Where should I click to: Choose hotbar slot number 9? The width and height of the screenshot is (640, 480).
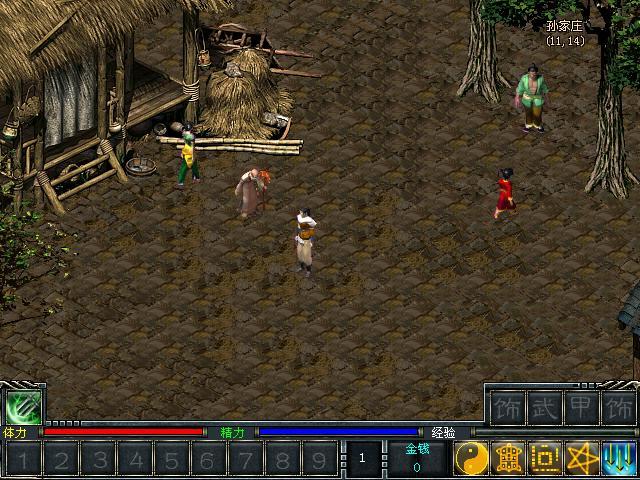click(x=318, y=460)
